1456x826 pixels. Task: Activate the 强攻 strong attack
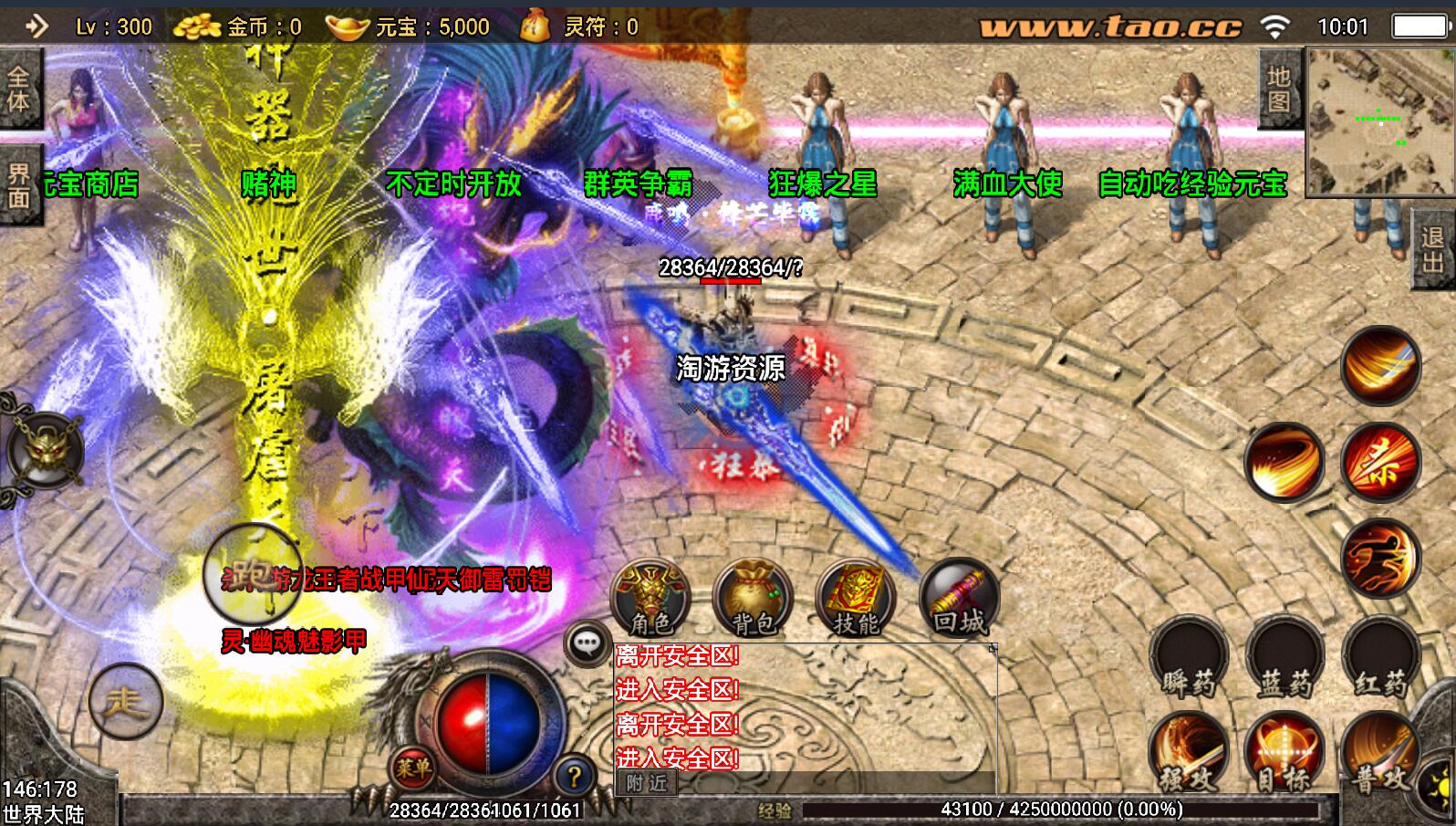(1188, 754)
